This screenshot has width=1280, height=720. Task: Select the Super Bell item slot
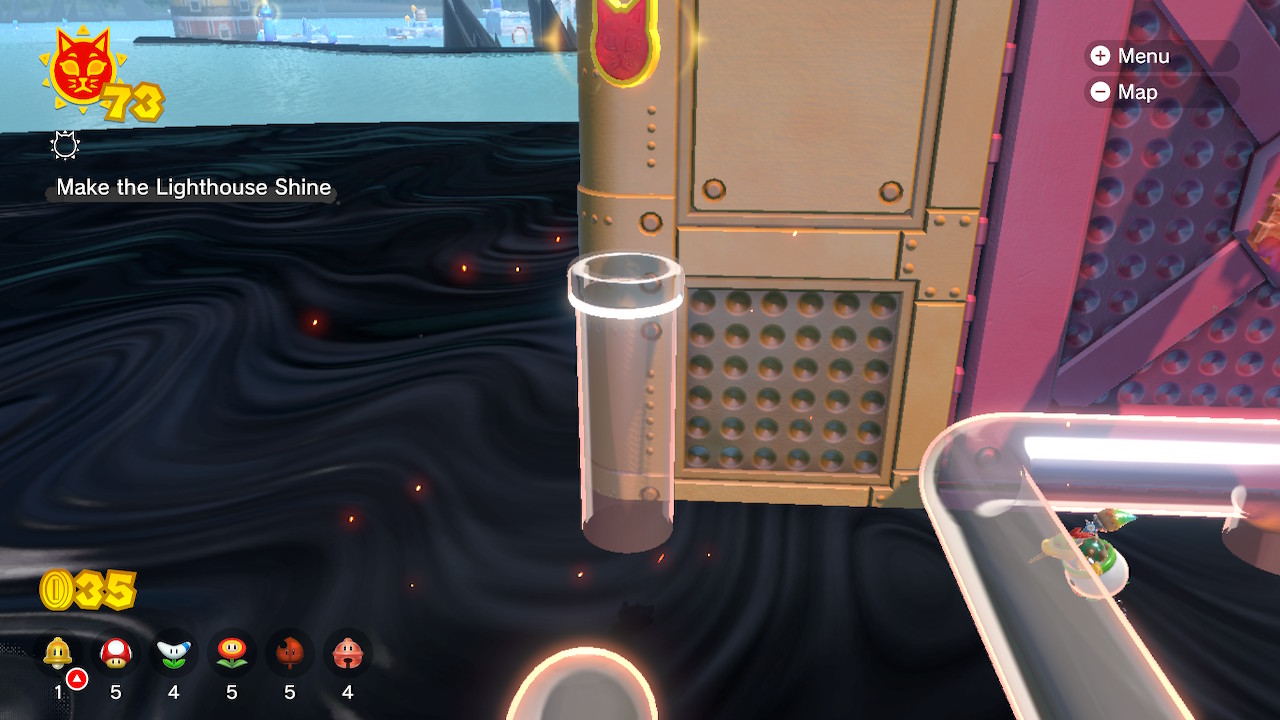[58, 654]
